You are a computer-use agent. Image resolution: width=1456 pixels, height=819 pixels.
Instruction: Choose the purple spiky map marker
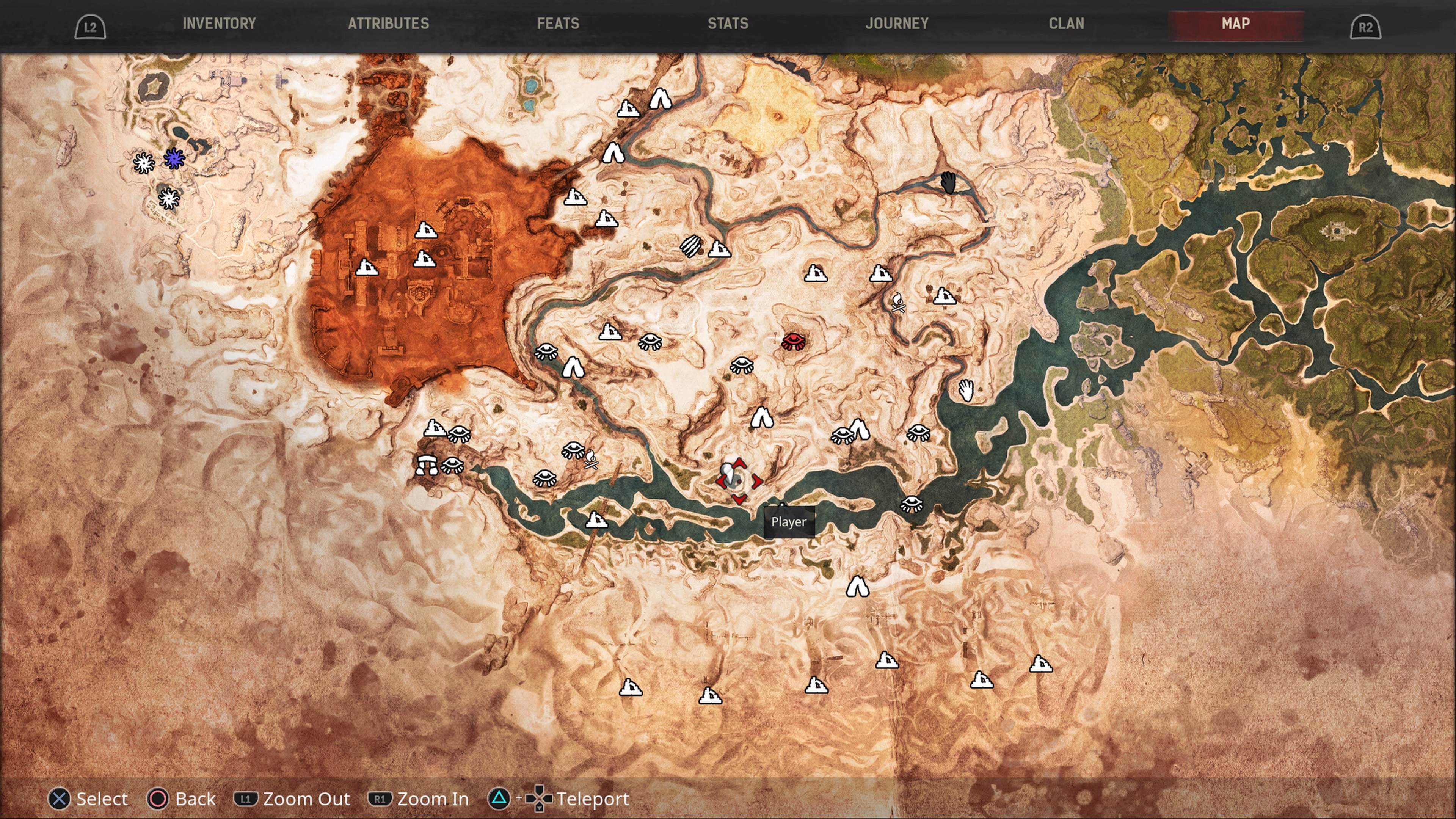[174, 159]
